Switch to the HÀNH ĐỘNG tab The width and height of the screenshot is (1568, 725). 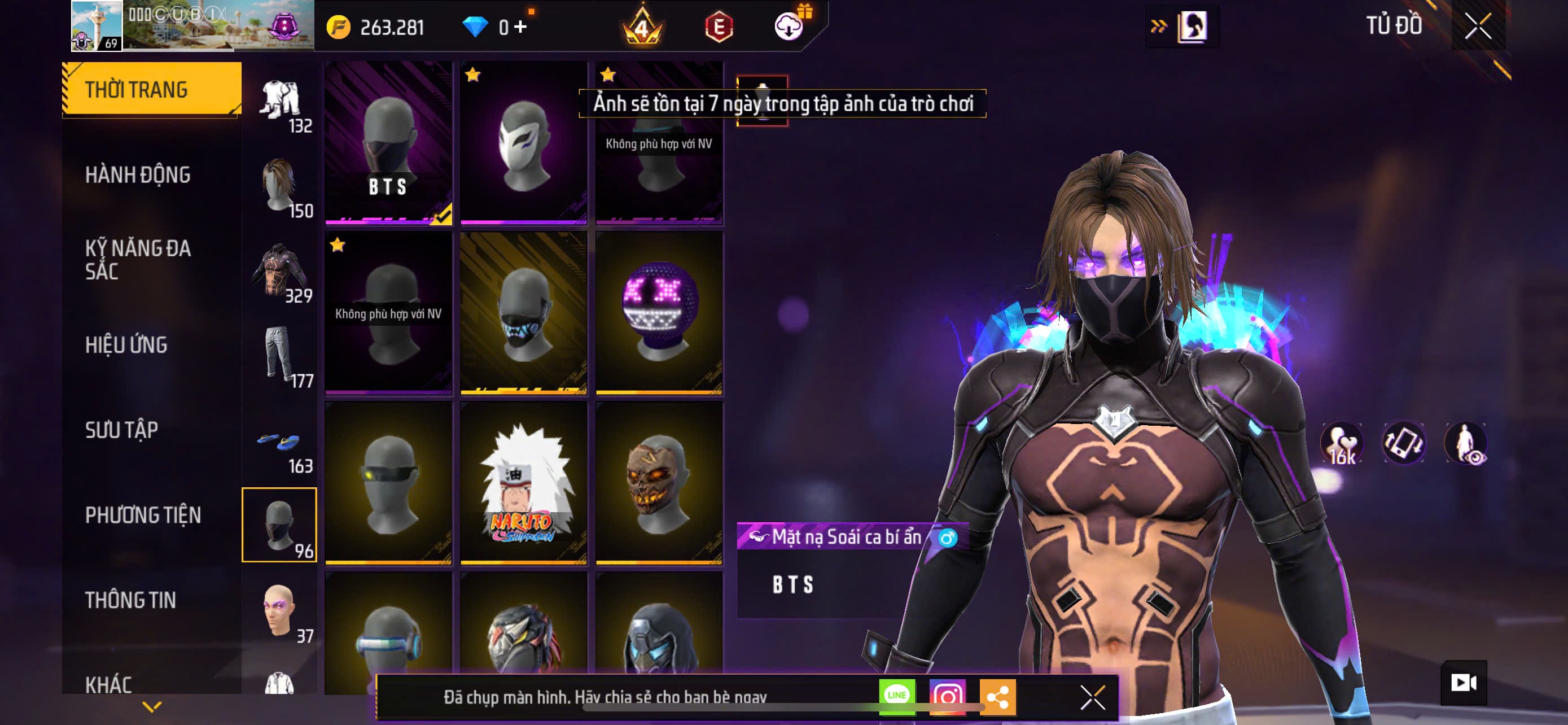tap(138, 174)
